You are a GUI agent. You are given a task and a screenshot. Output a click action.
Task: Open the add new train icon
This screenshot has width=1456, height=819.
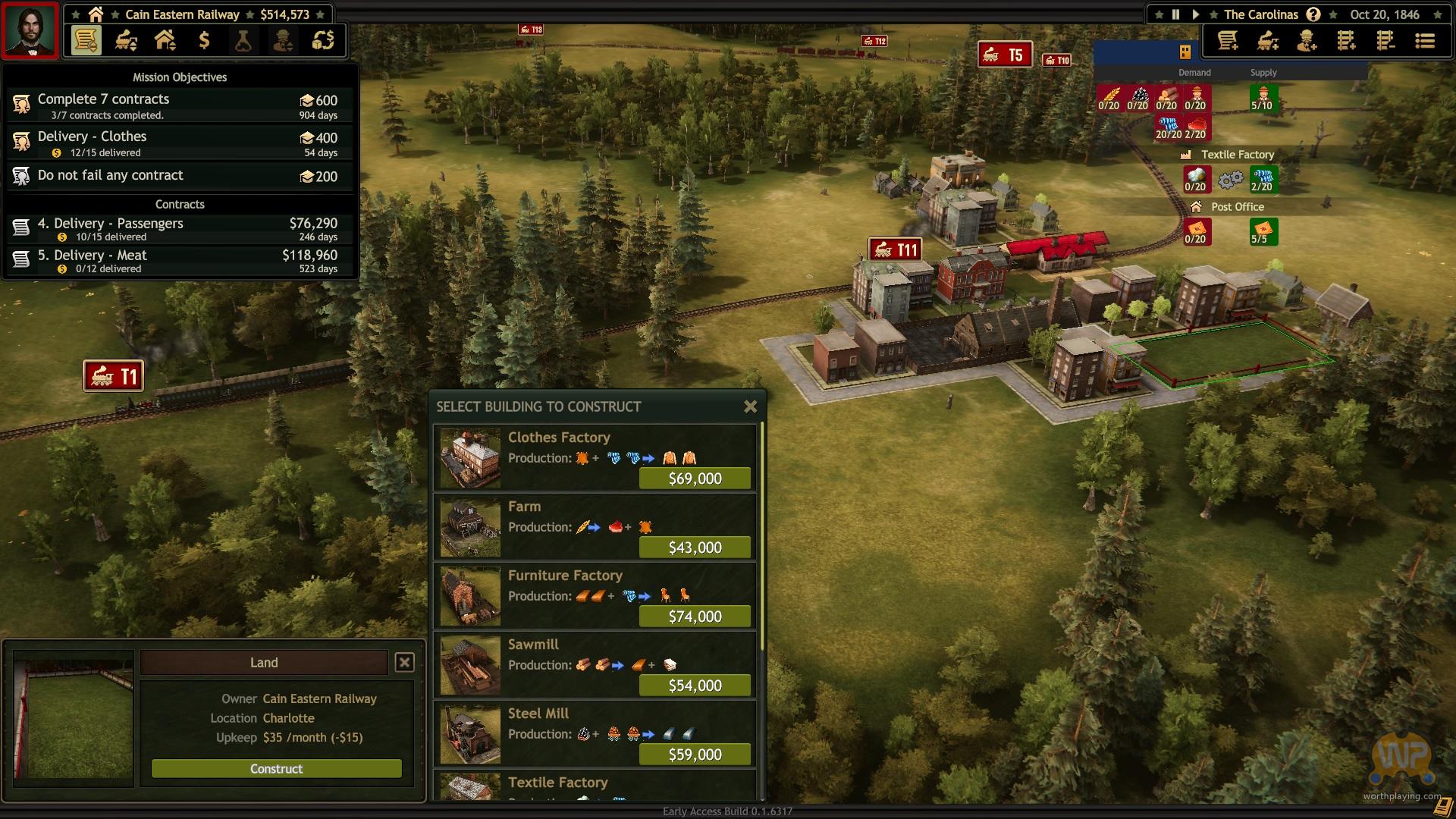1267,41
